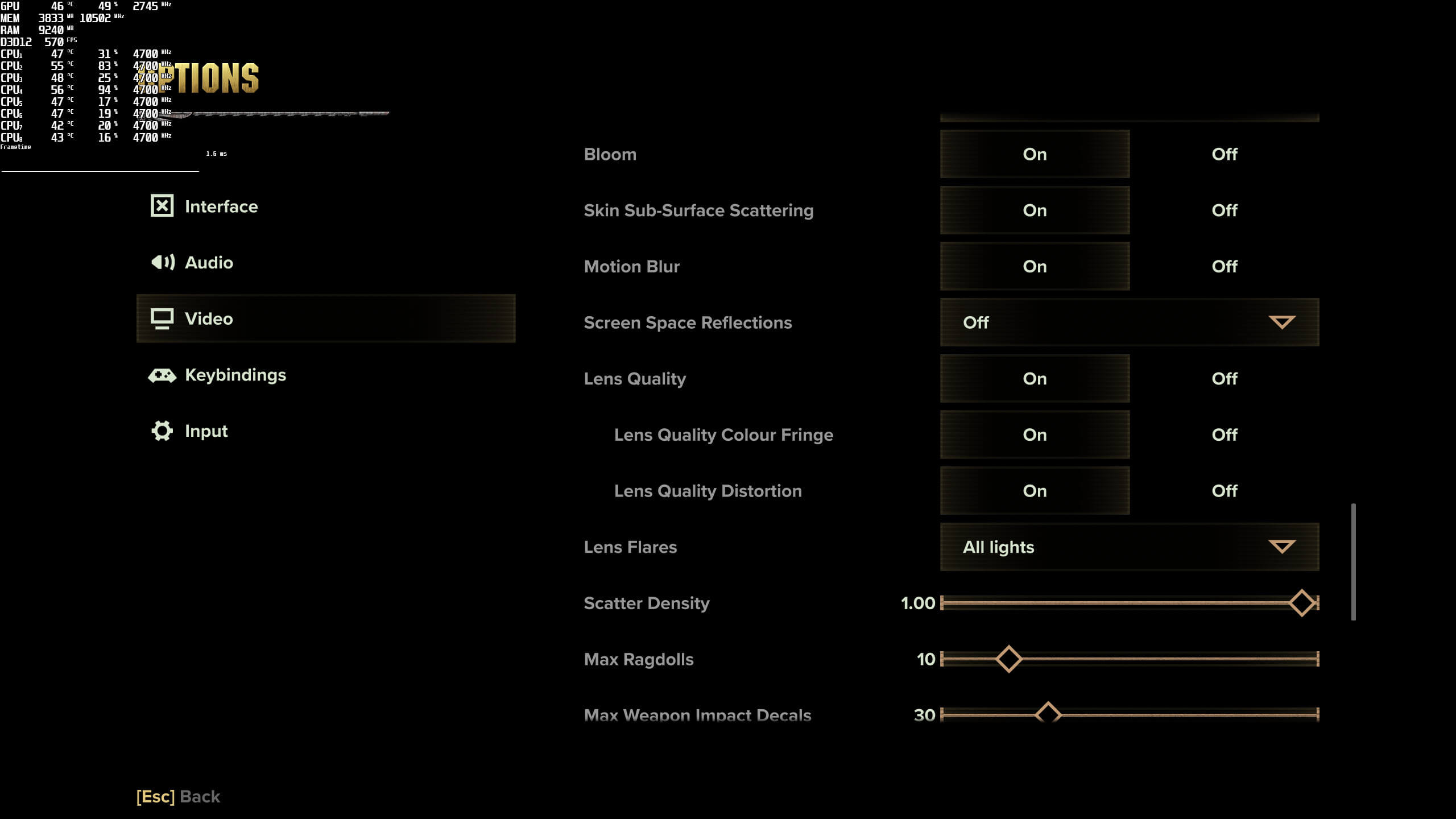Switch to the Keybindings section
The width and height of the screenshot is (1456, 819).
pyautogui.click(x=235, y=375)
